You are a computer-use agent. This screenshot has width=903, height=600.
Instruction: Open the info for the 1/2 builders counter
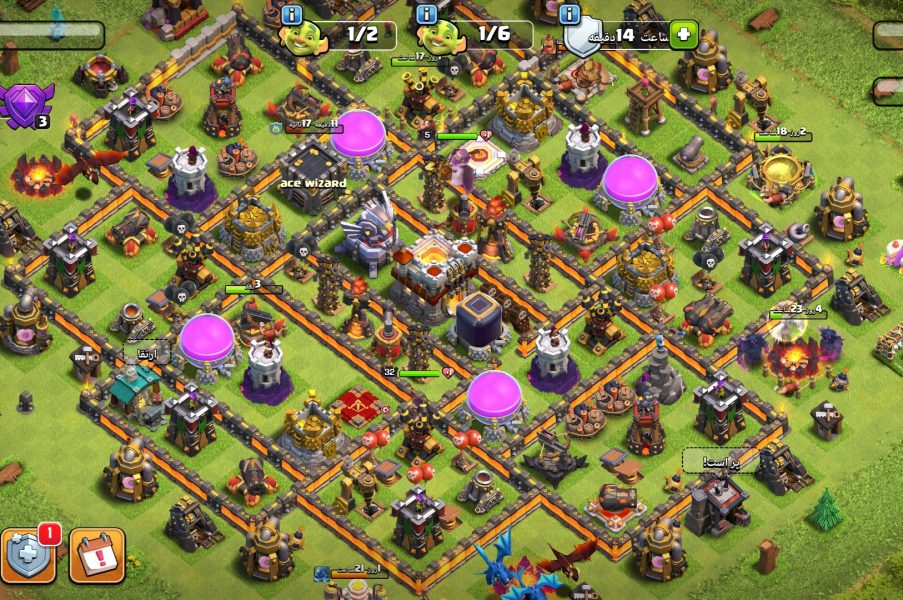(x=293, y=14)
